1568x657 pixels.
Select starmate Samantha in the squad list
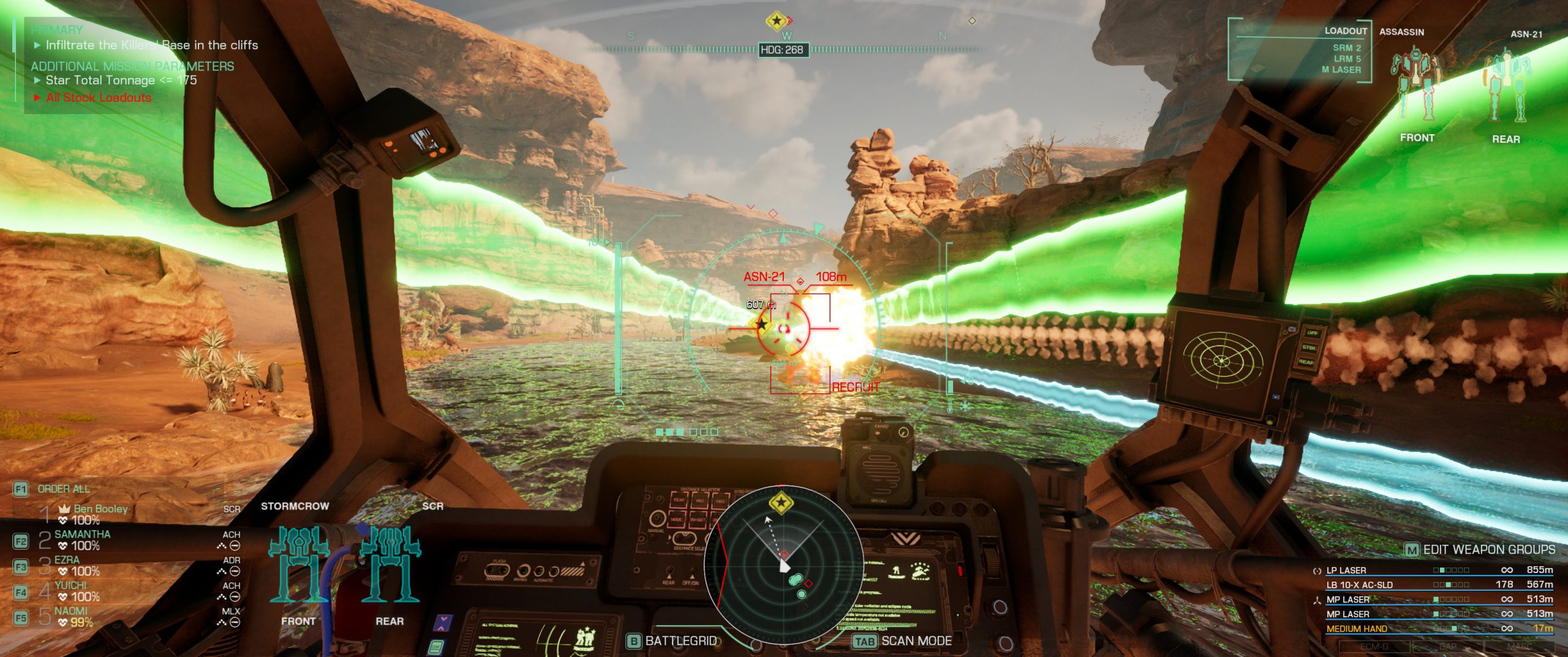(x=82, y=534)
